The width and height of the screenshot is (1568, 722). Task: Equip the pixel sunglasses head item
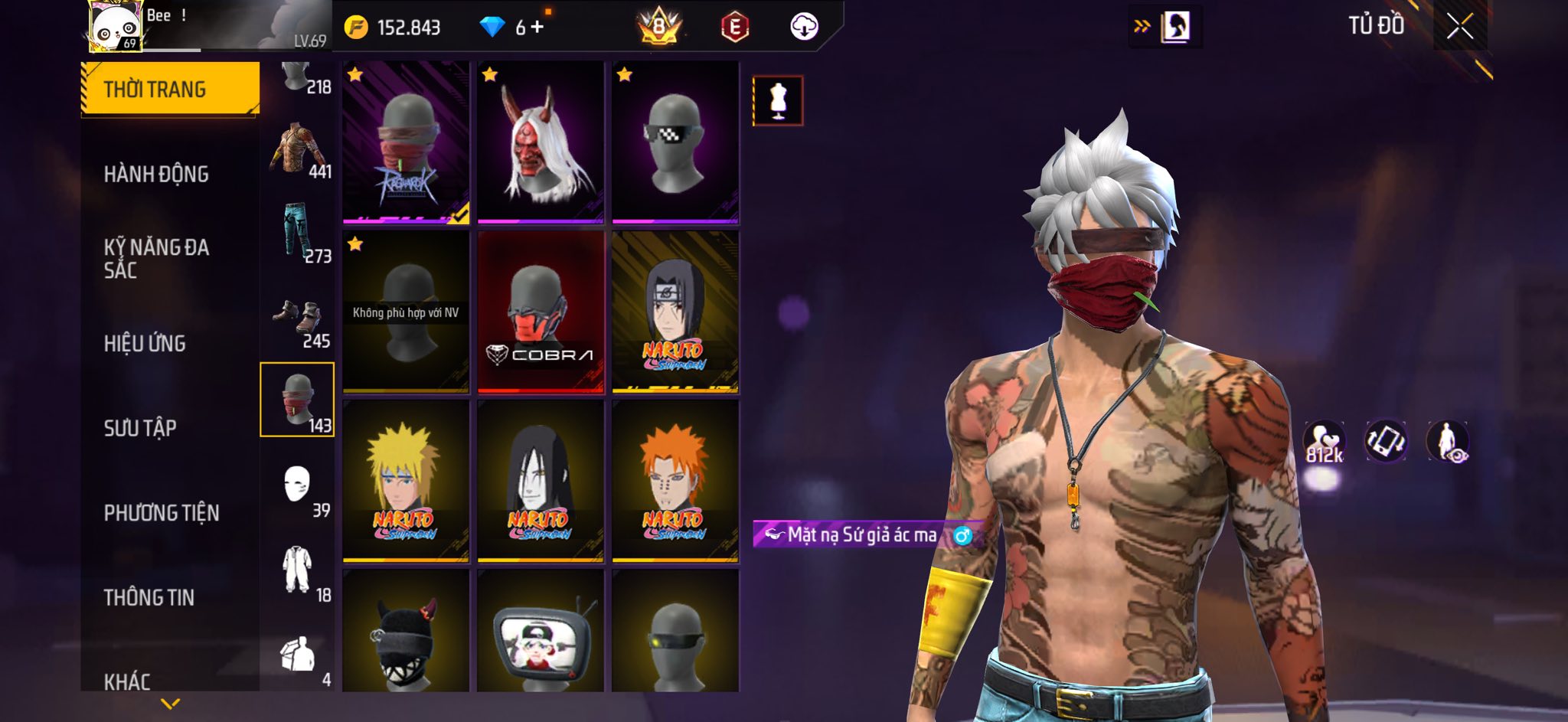click(675, 143)
